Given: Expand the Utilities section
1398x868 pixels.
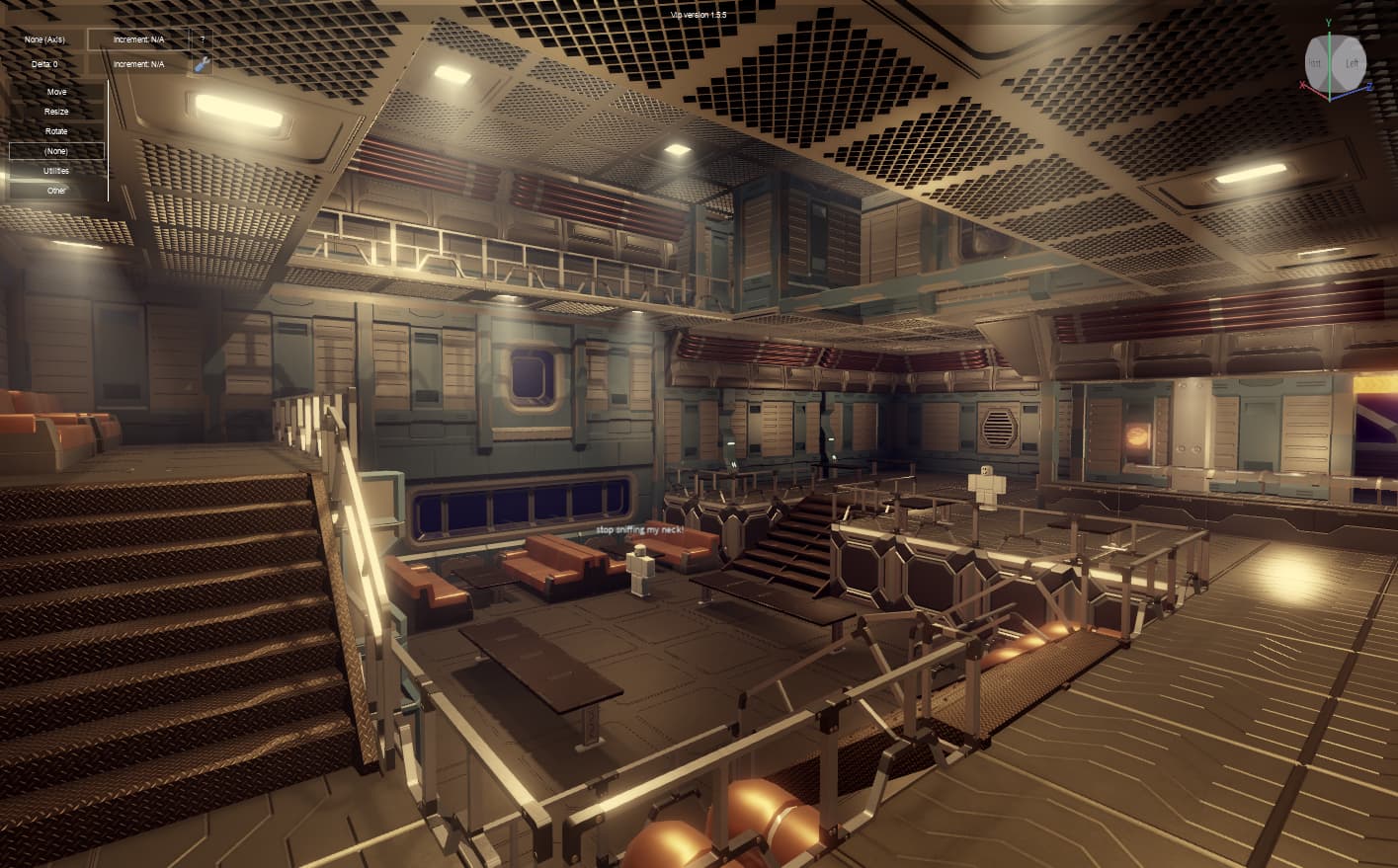Looking at the screenshot, I should [x=56, y=170].
